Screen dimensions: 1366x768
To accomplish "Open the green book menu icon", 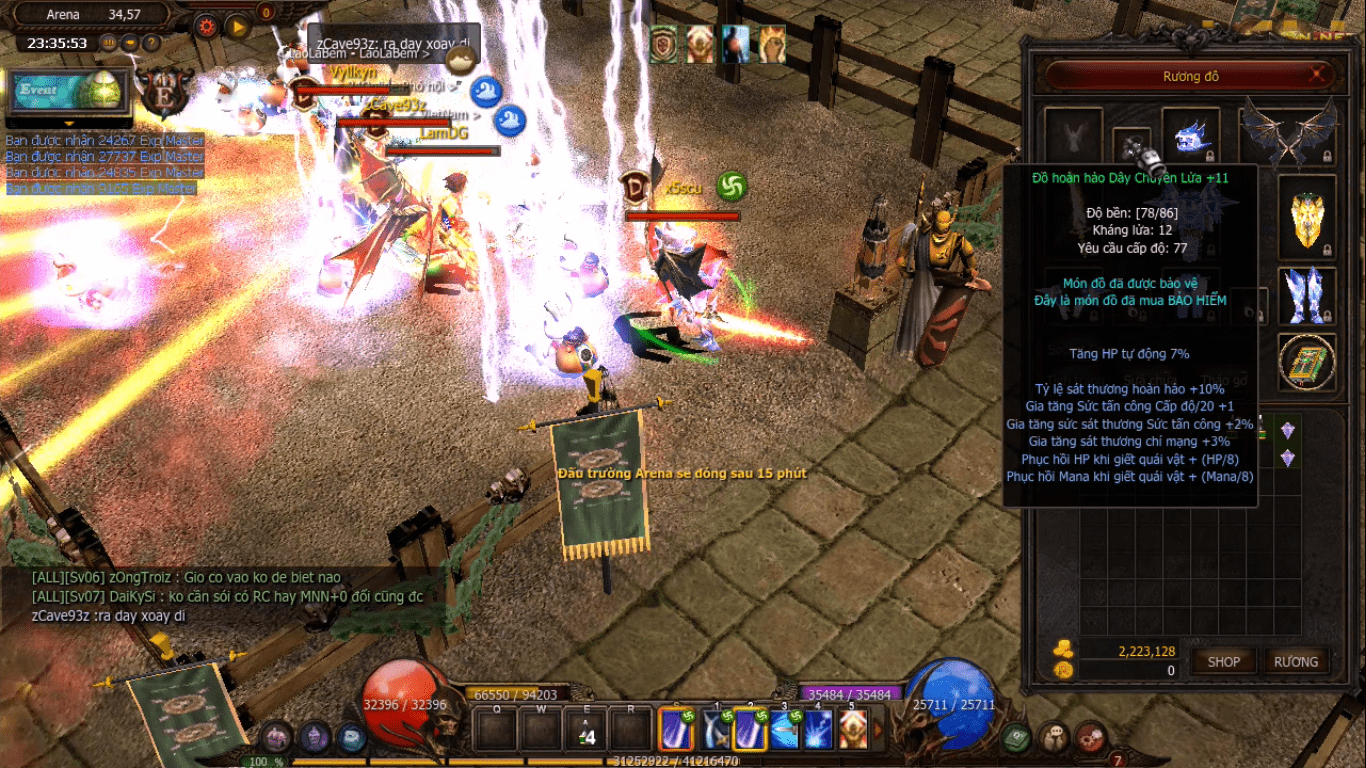I will 1017,738.
